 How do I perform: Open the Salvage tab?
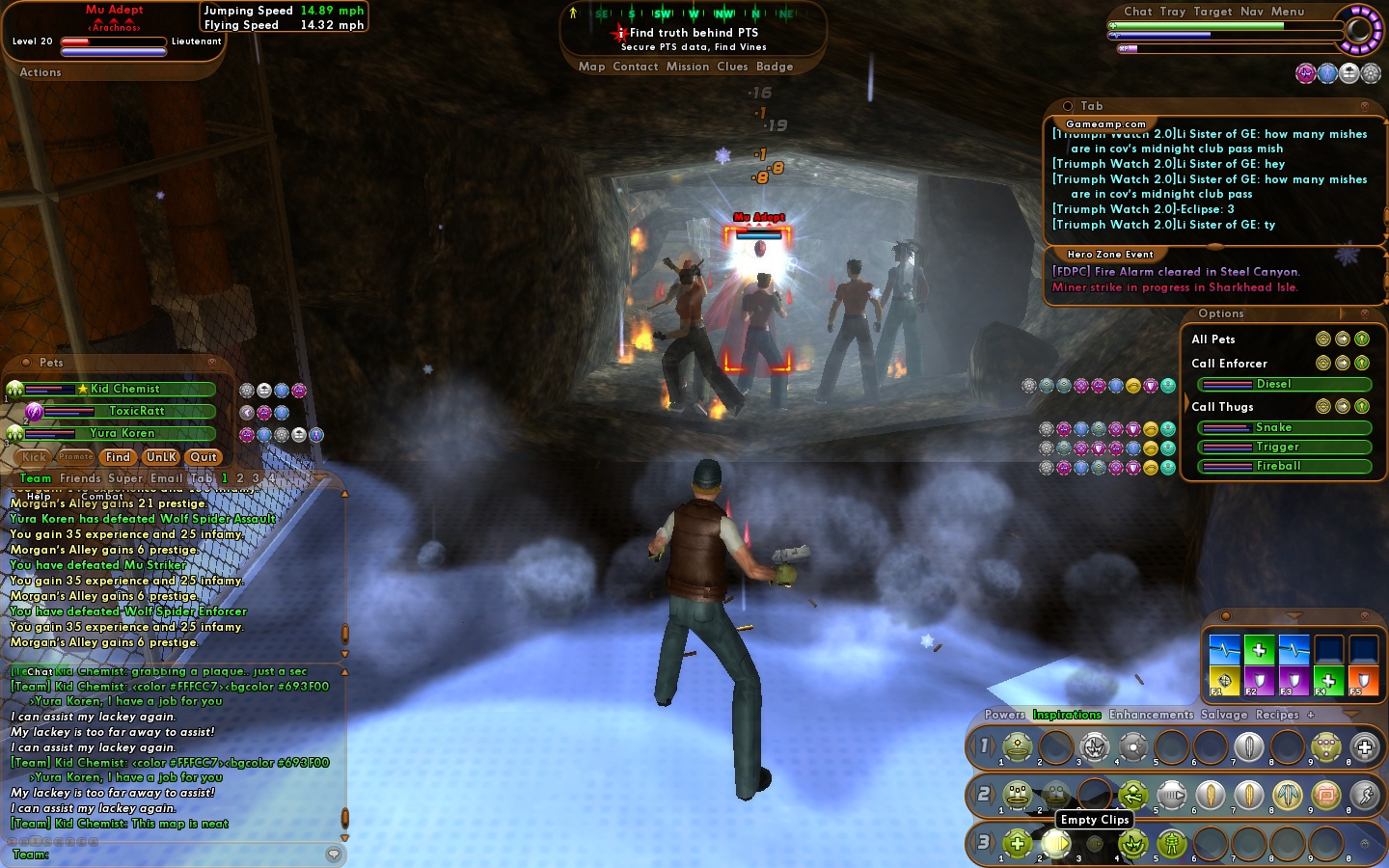pos(1223,715)
